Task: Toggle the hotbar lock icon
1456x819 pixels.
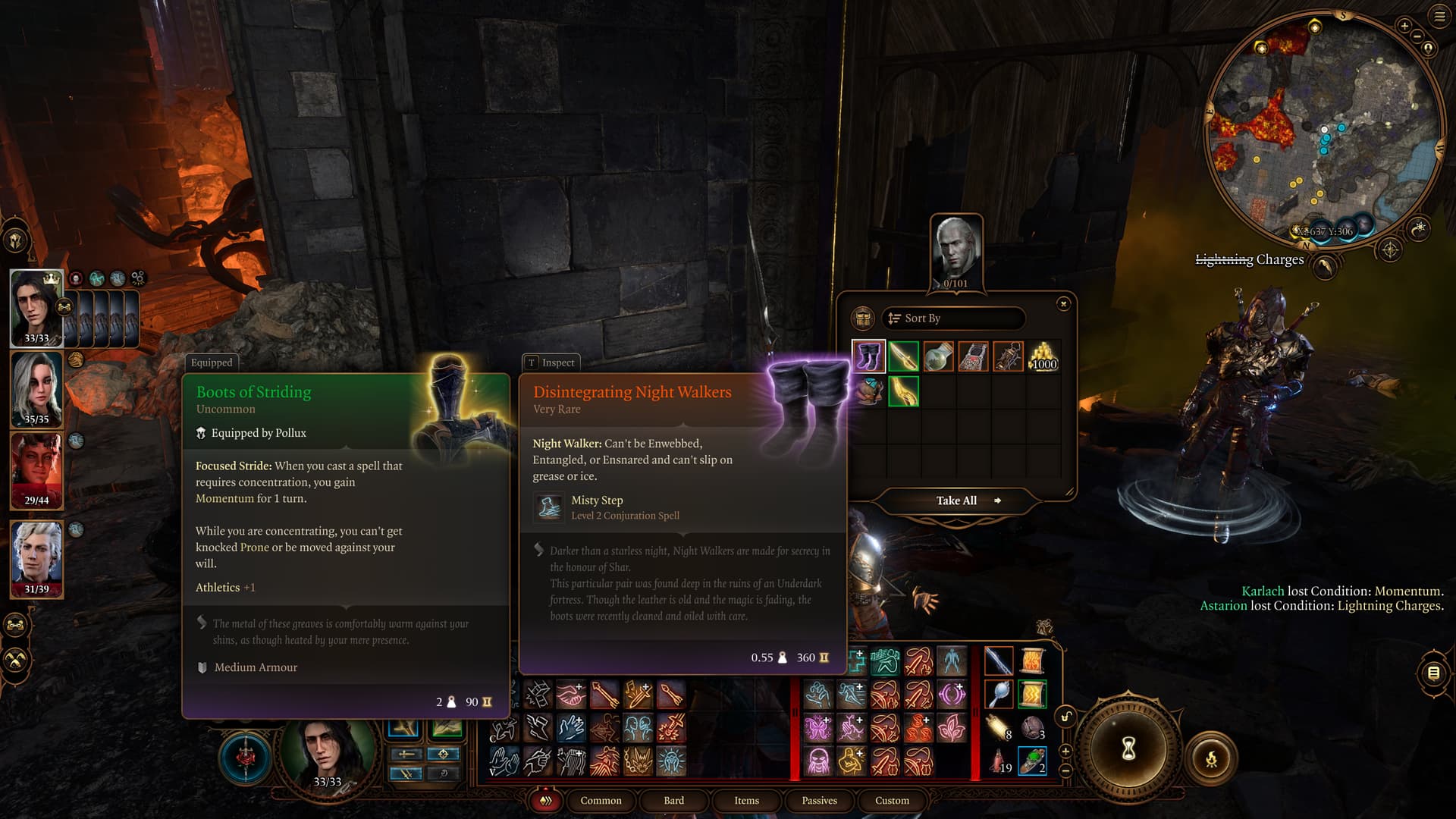Action: [1066, 717]
